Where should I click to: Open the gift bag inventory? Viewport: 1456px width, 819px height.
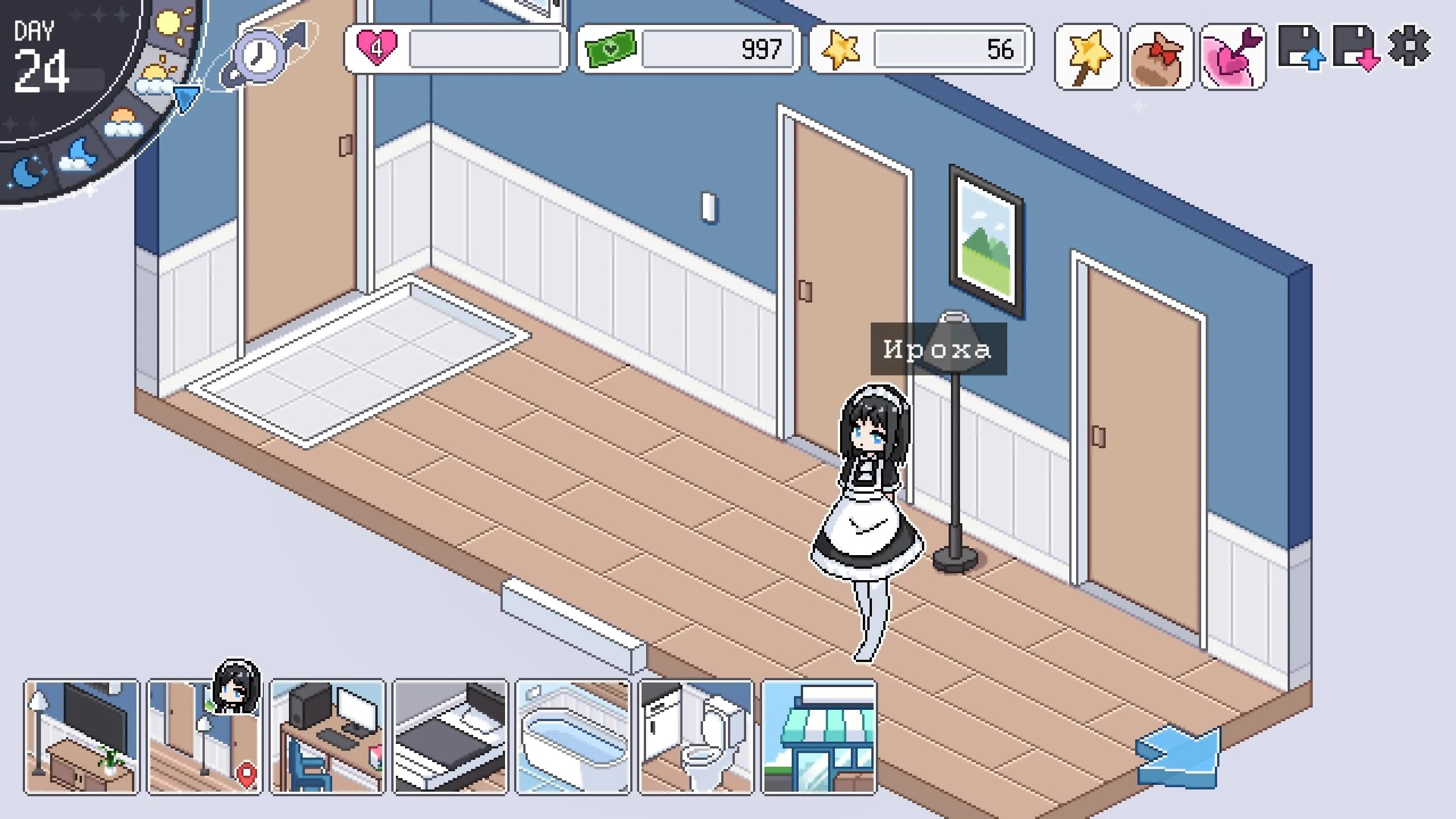pos(1160,57)
